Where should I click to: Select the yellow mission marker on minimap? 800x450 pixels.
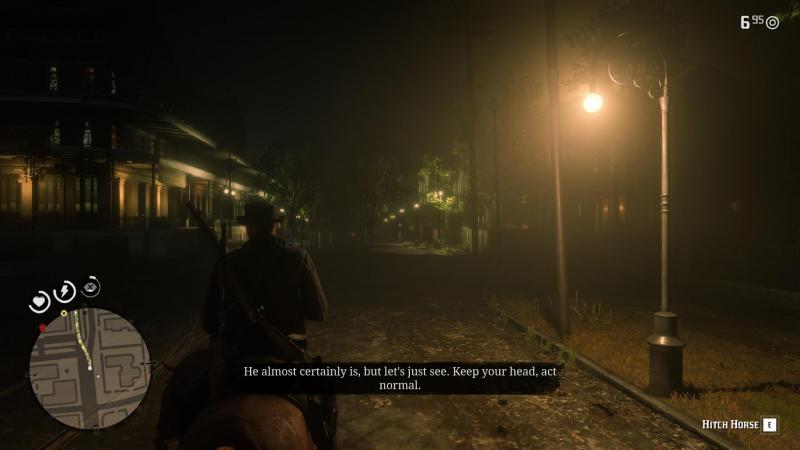point(64,314)
